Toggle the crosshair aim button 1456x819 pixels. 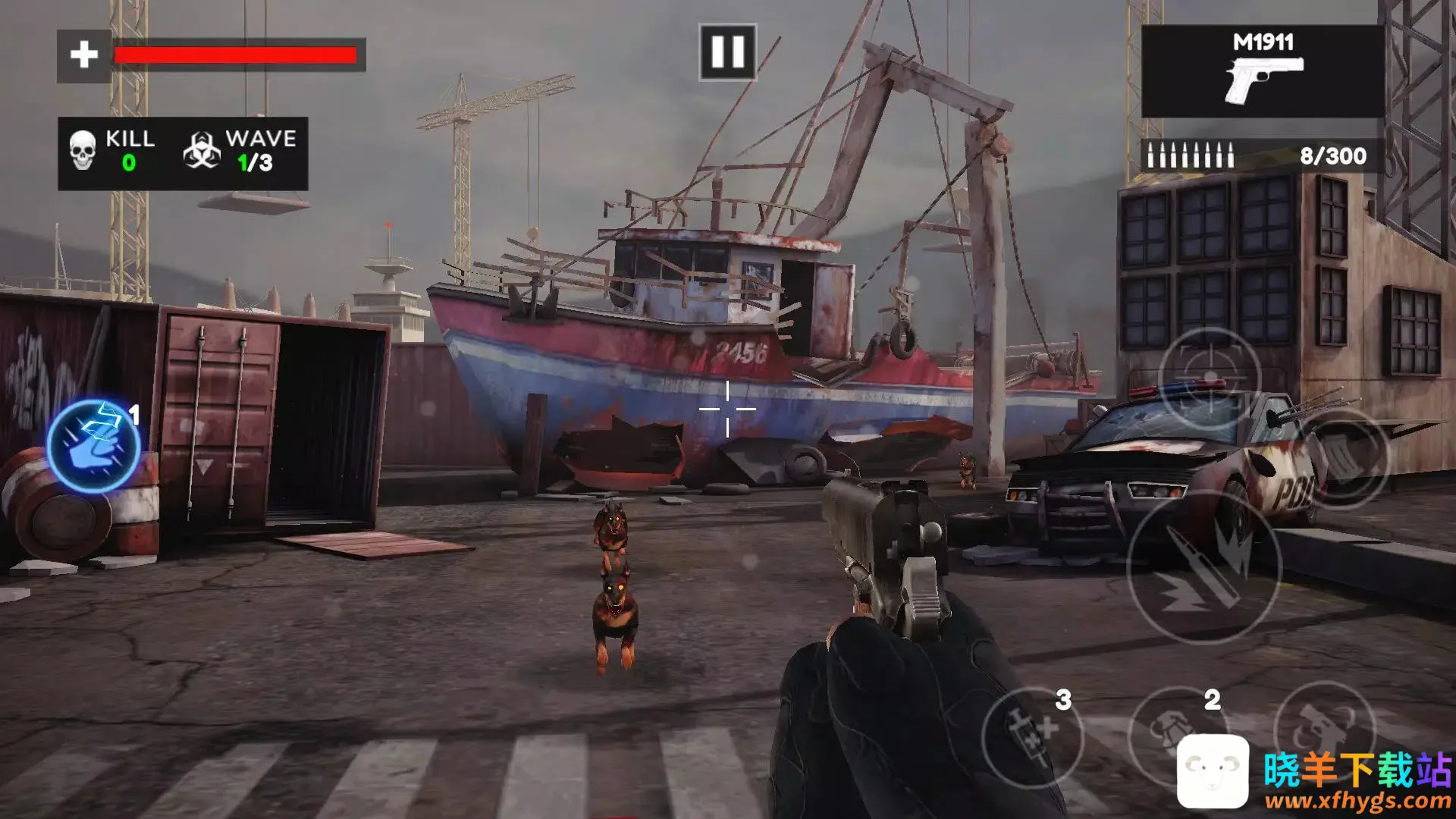pyautogui.click(x=1210, y=377)
